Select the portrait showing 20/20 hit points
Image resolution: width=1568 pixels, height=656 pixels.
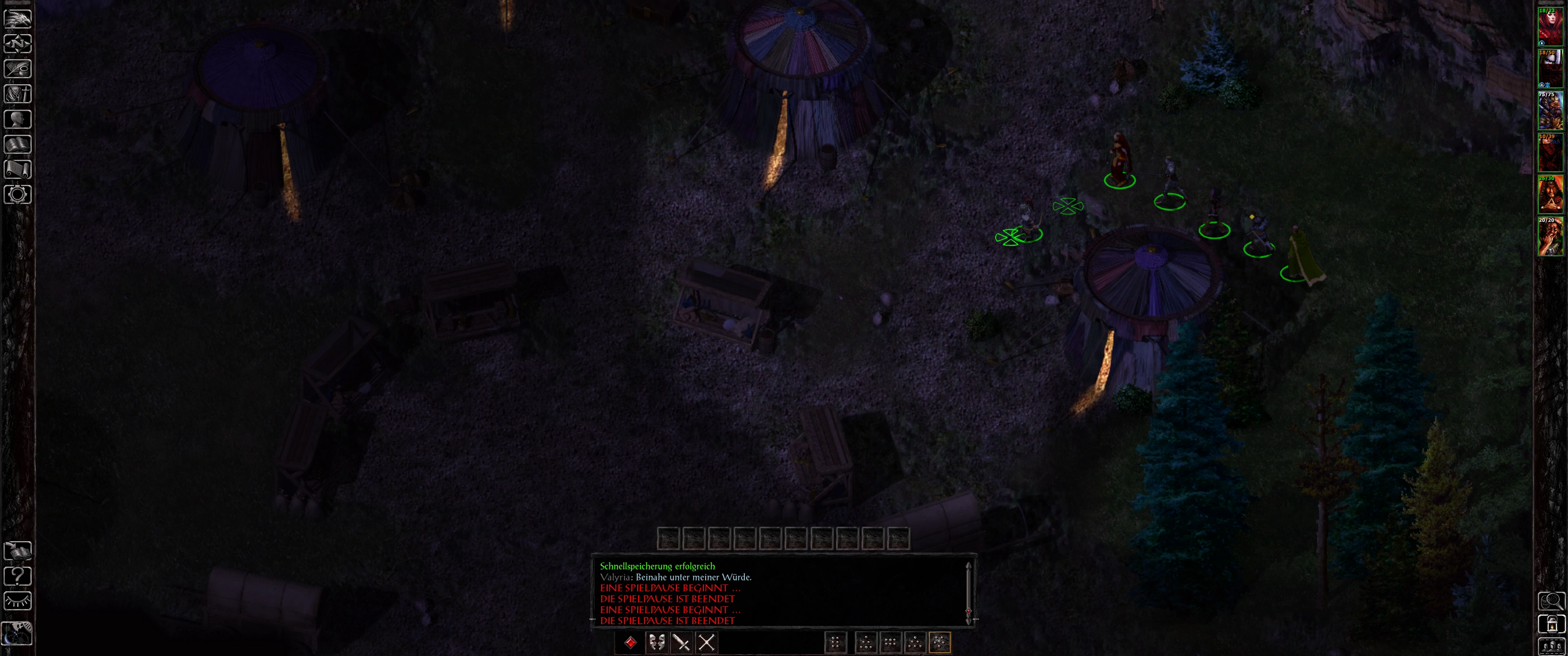[x=1550, y=236]
